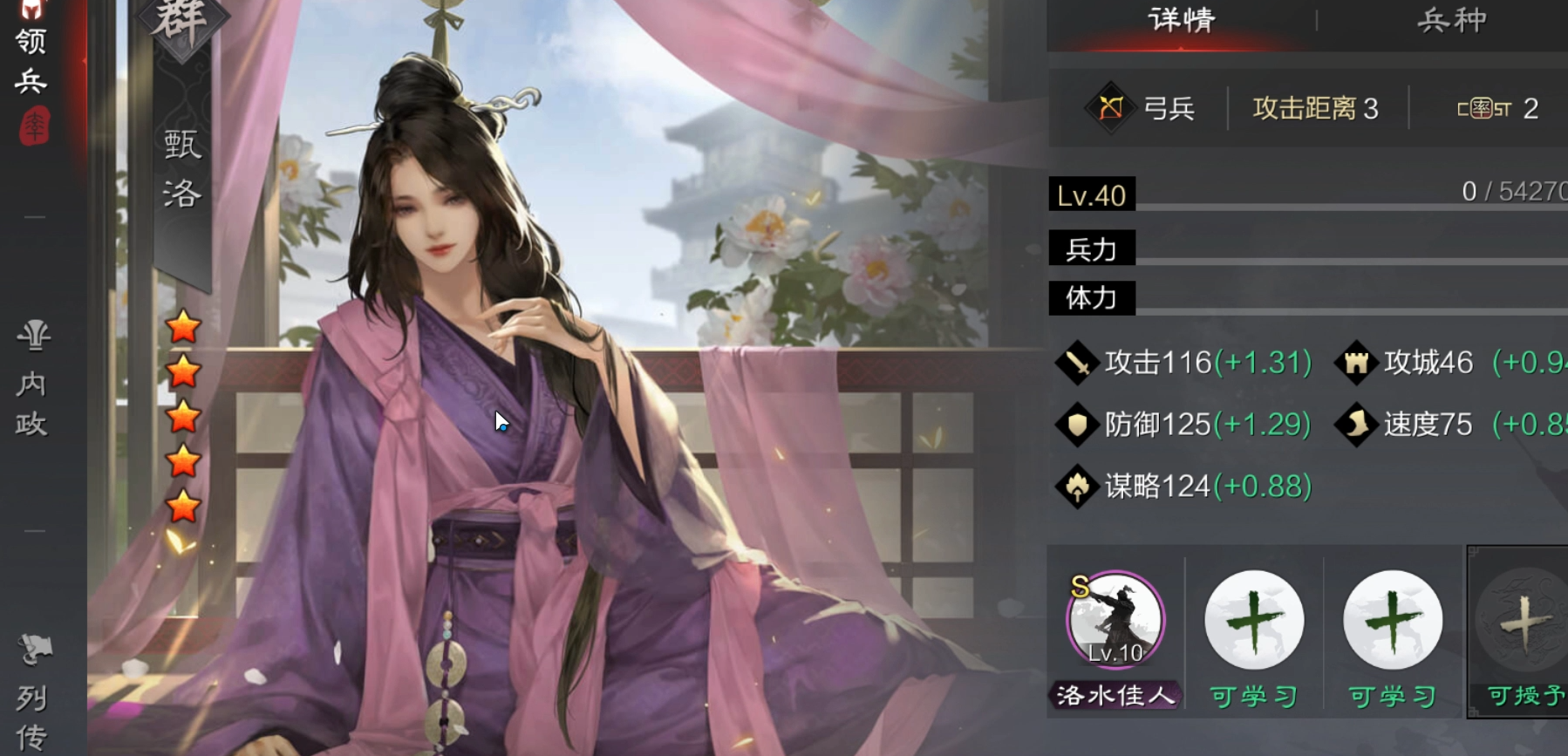Click the 弓兵 archer troop icon
1568x756 pixels.
(1111, 108)
